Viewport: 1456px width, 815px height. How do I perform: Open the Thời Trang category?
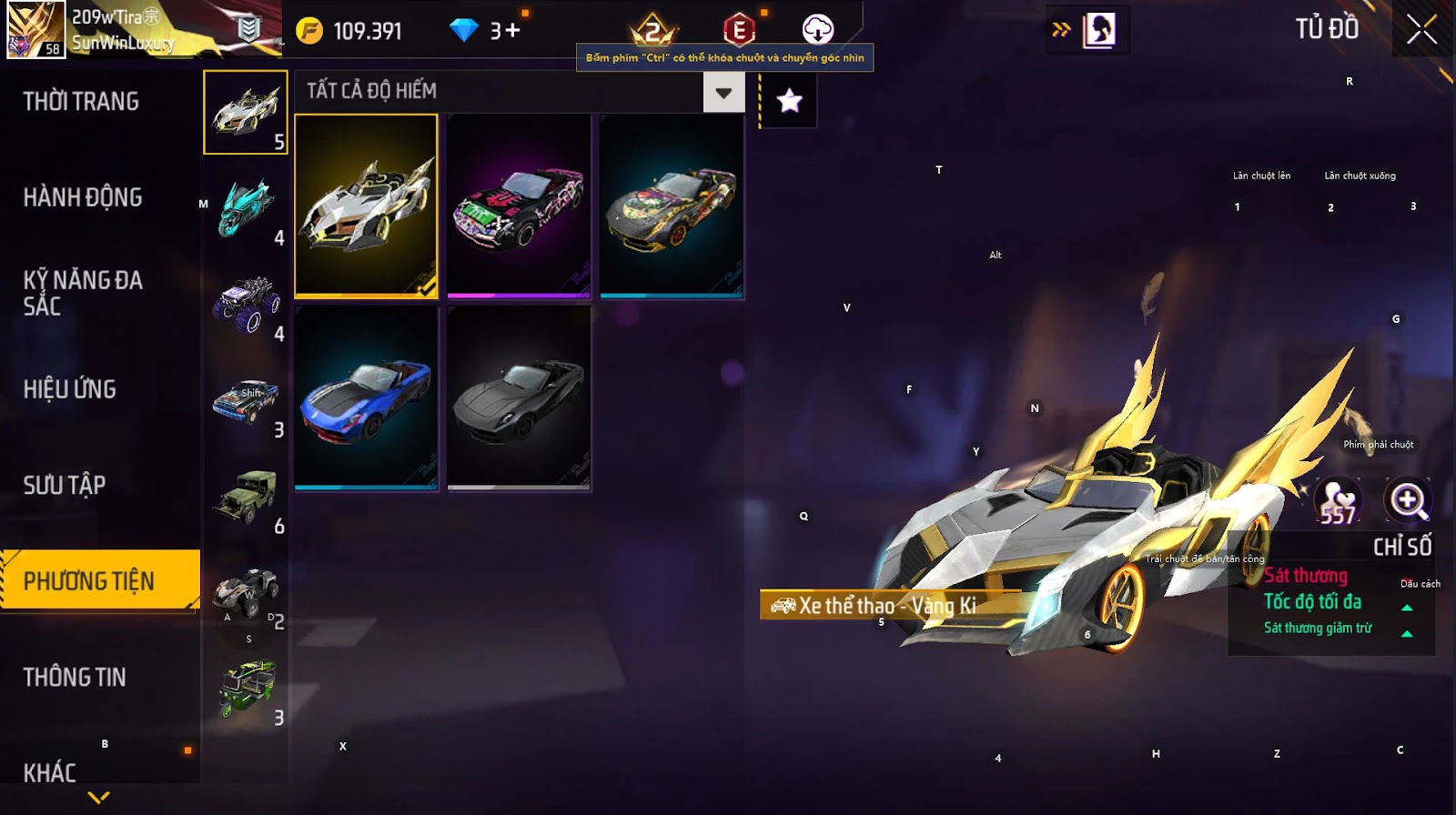(x=81, y=101)
